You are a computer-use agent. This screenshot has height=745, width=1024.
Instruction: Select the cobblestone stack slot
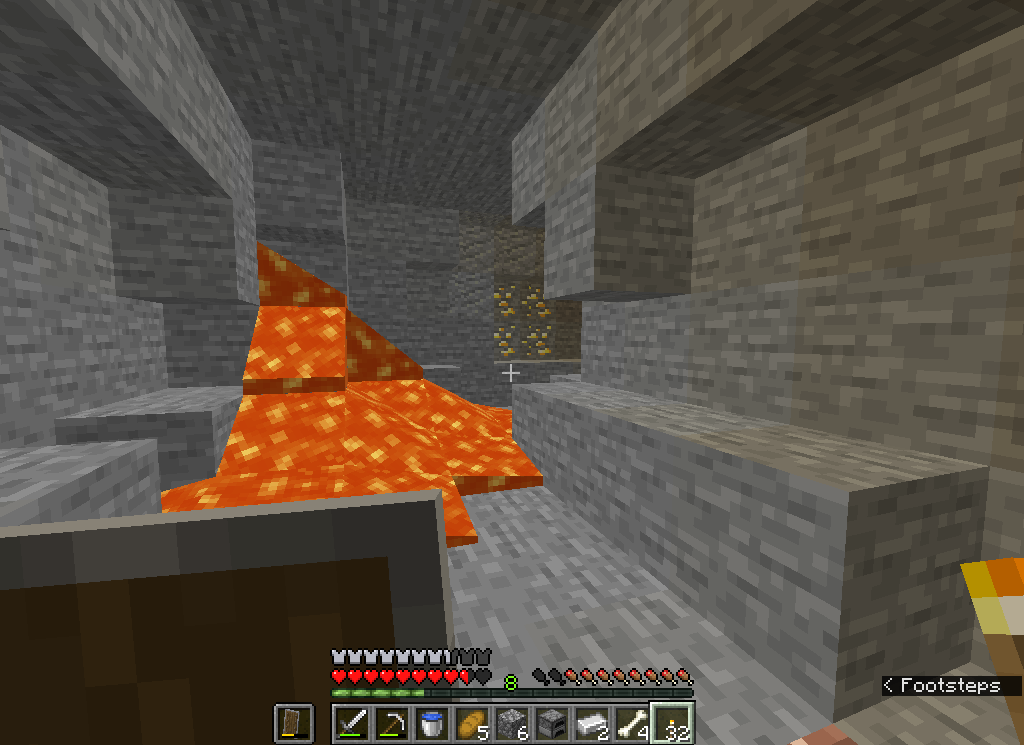[x=511, y=722]
